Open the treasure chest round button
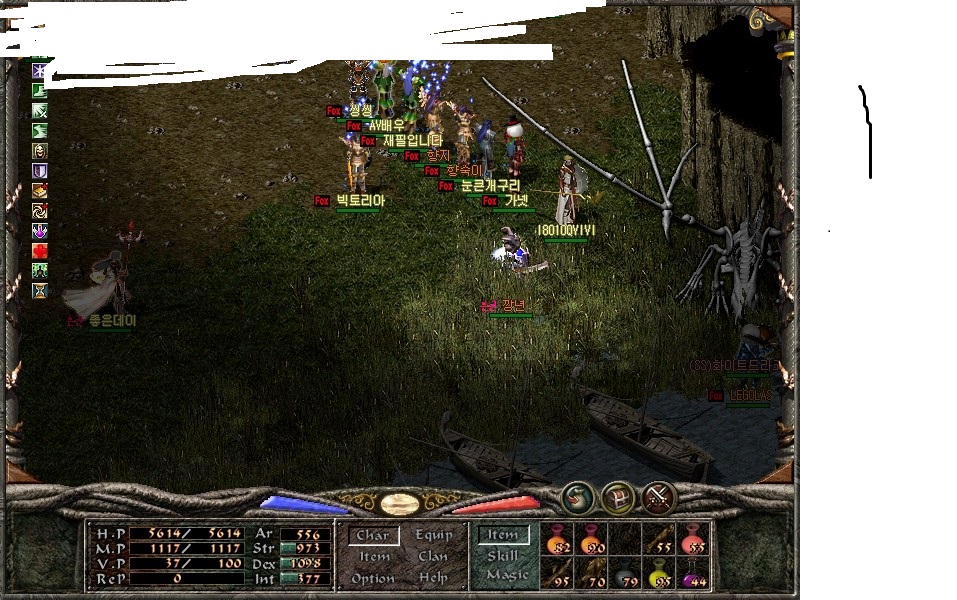Image resolution: width=957 pixels, height=600 pixels. (617, 497)
